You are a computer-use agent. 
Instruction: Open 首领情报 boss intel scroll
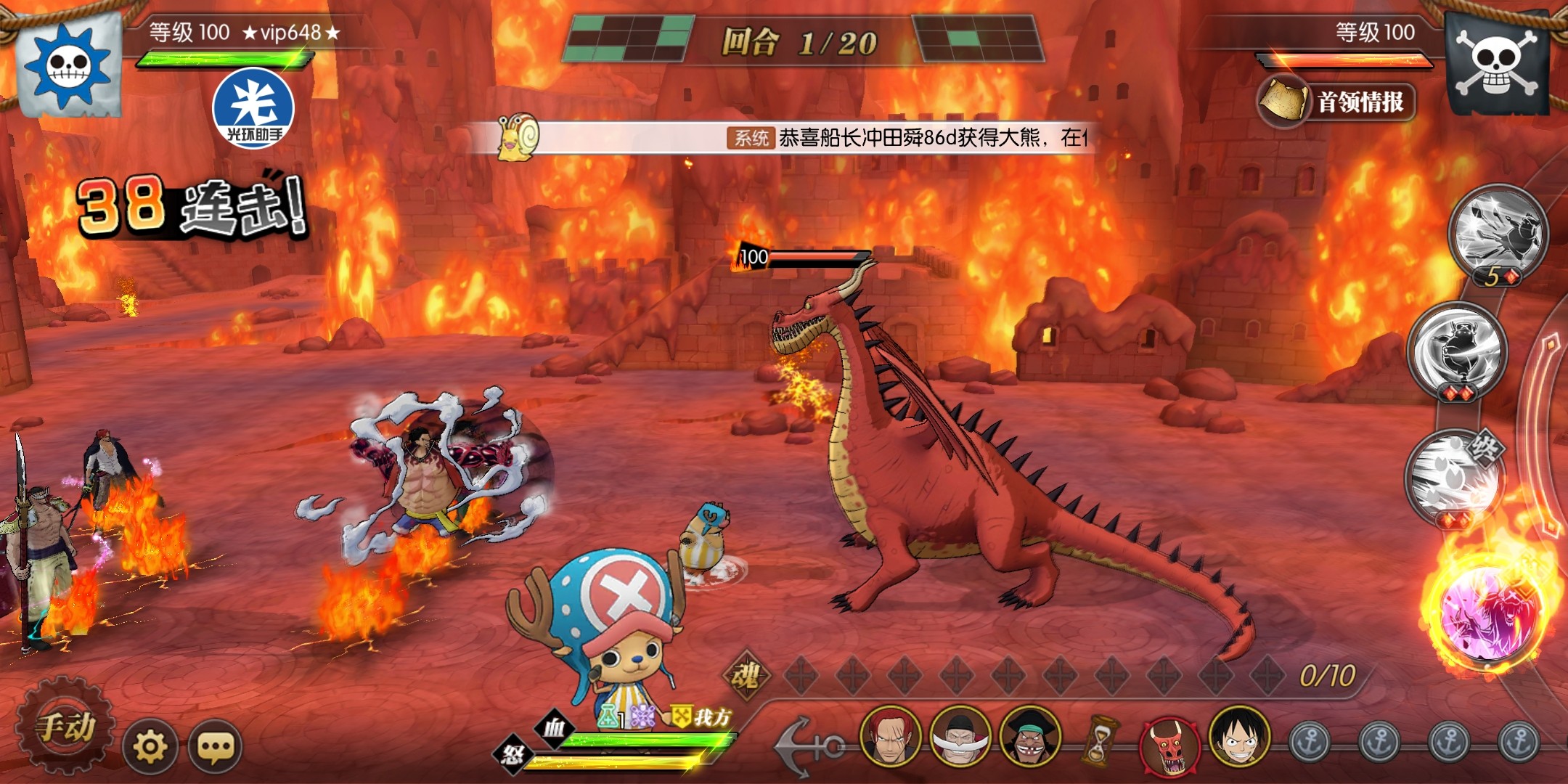(1337, 102)
